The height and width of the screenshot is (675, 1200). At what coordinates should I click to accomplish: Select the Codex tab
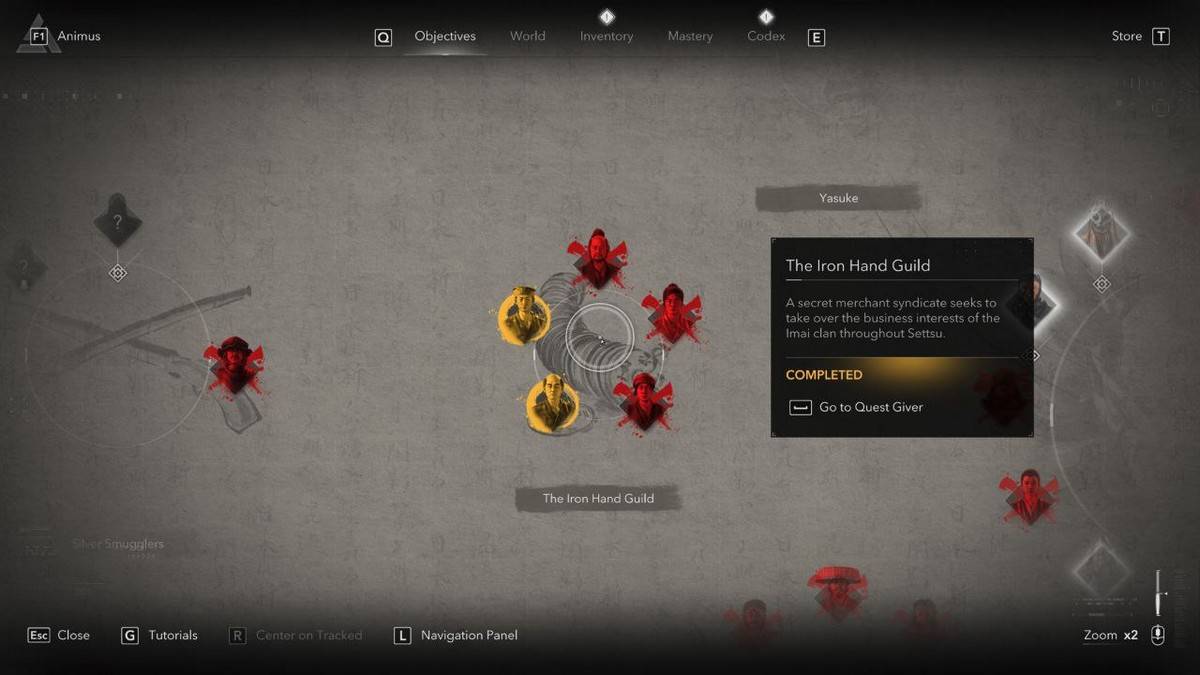766,37
